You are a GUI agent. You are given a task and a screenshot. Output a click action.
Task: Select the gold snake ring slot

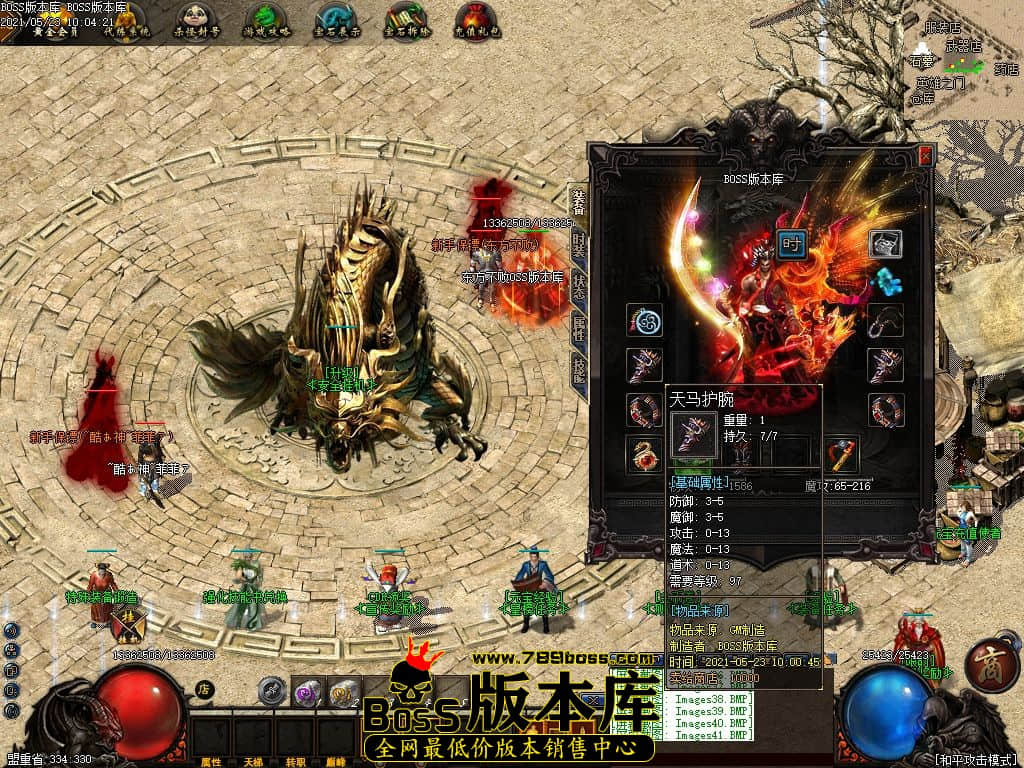644,453
